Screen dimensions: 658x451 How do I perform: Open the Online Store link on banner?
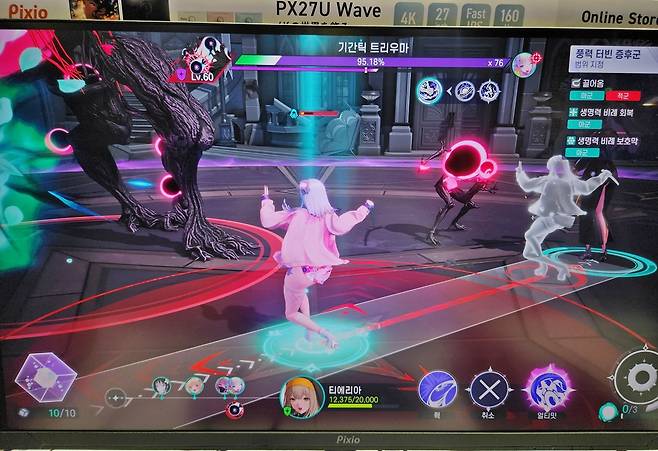point(616,17)
